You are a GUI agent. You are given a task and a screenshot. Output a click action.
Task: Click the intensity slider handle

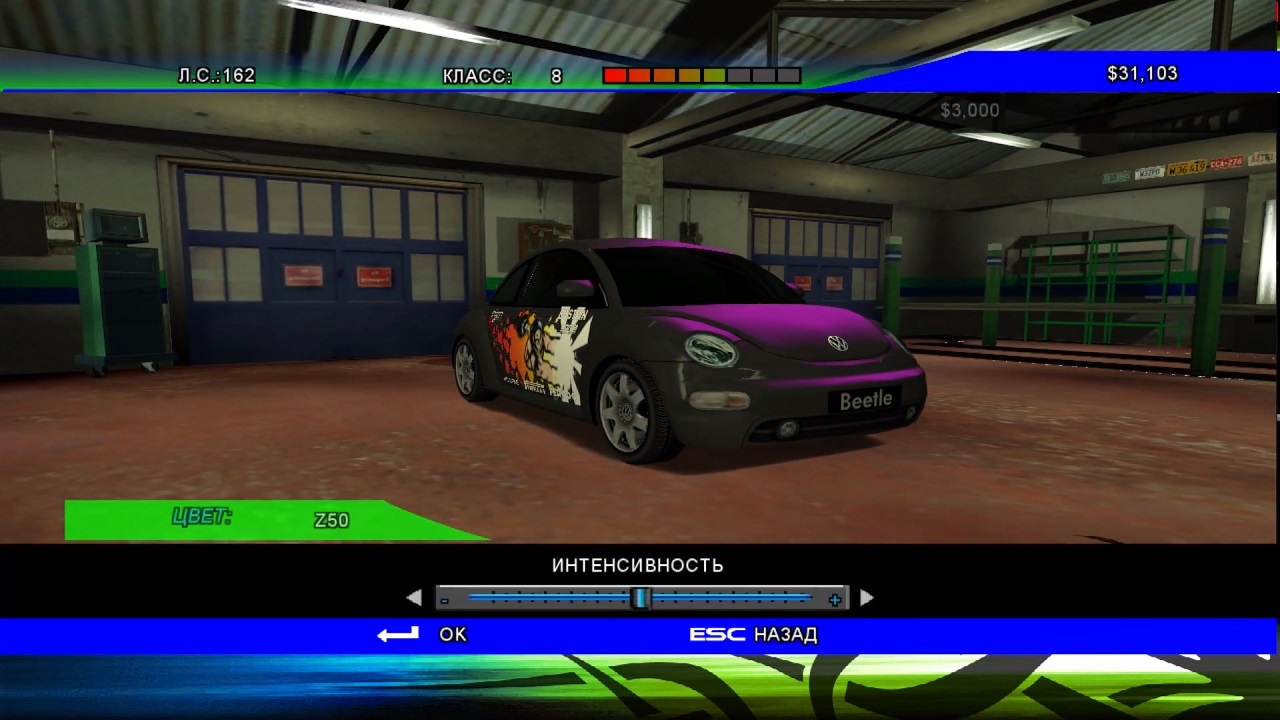click(641, 598)
